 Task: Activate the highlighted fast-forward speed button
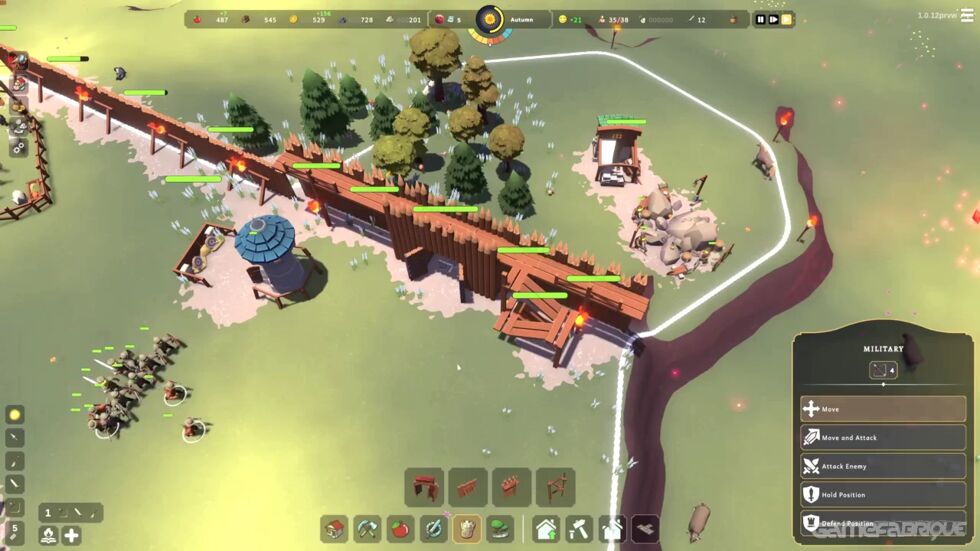coord(786,19)
